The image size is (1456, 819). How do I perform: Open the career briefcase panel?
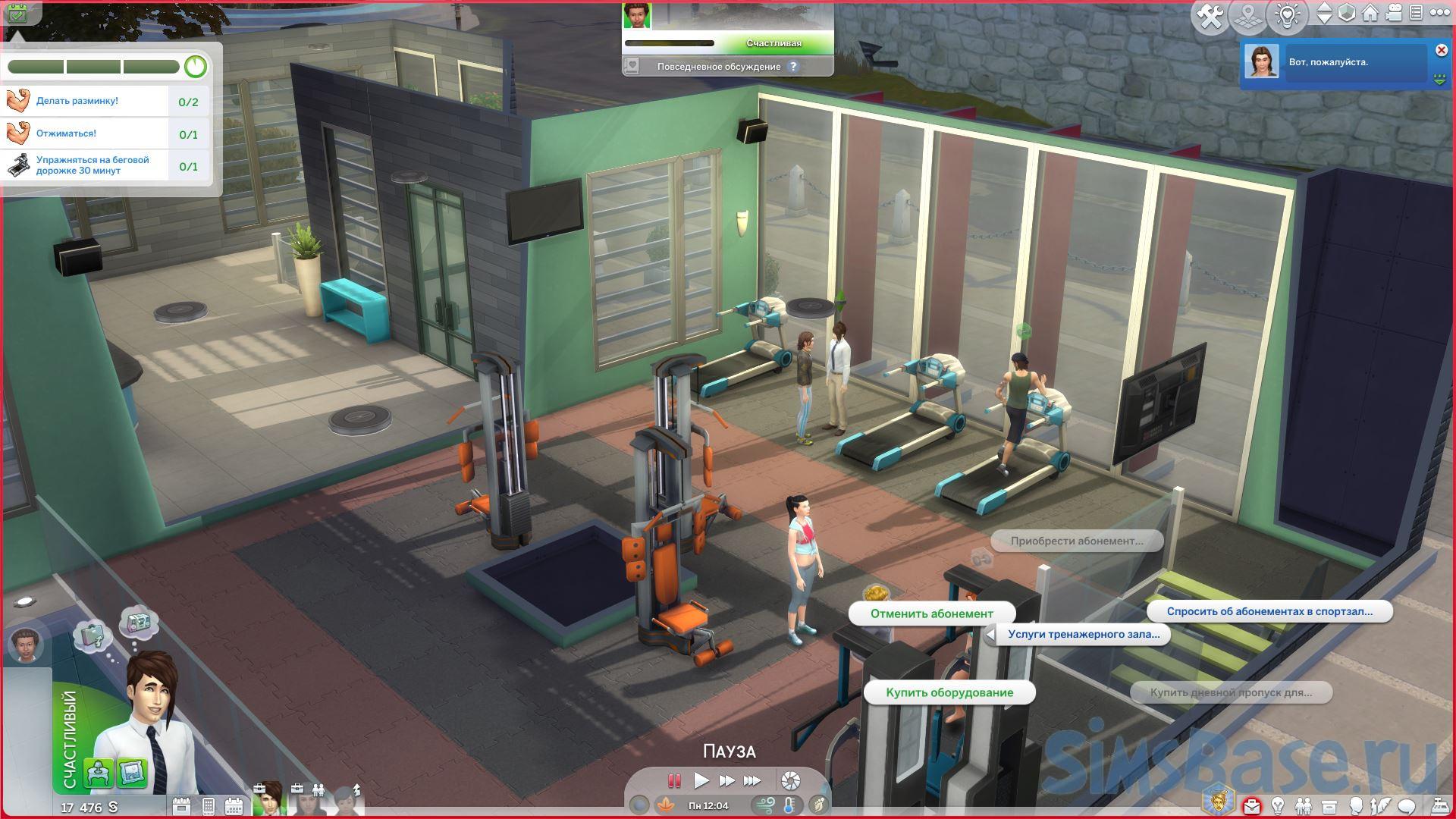point(1252,805)
